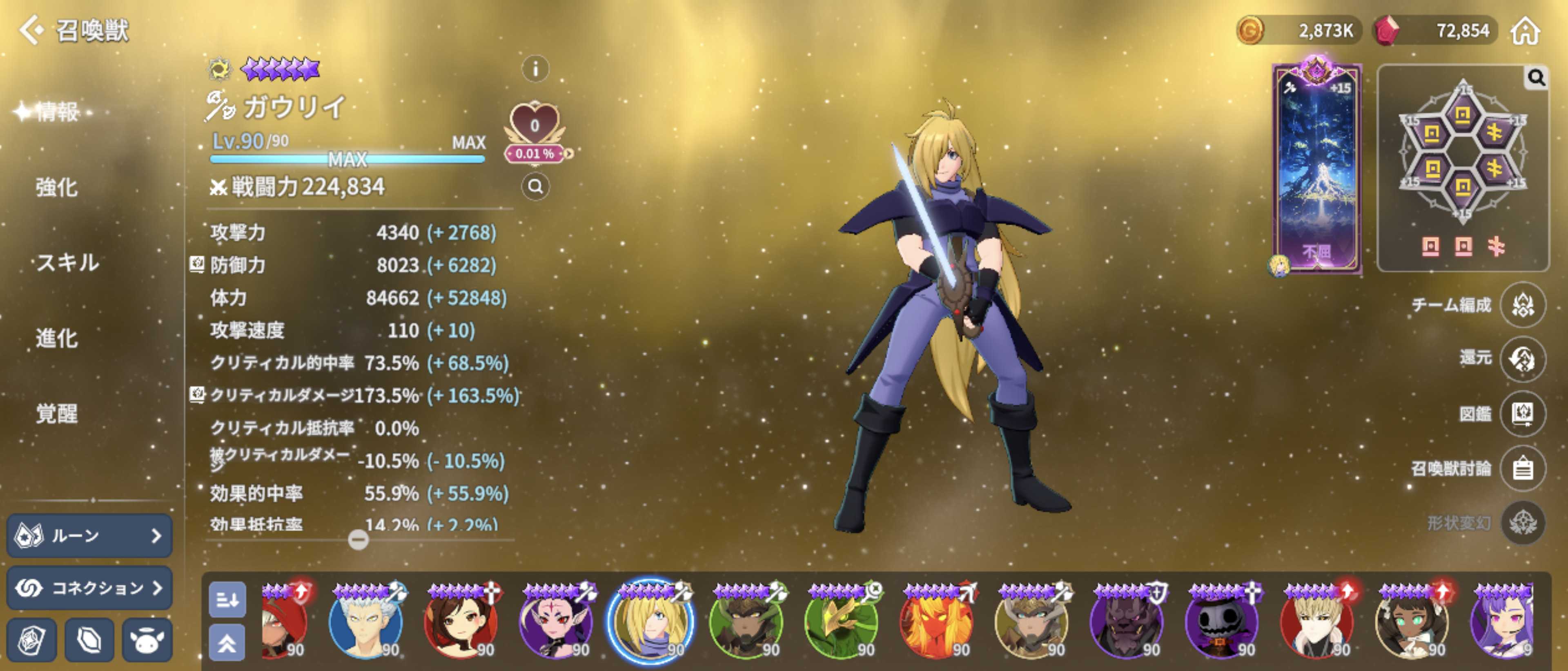Image resolution: width=1568 pixels, height=671 pixels.
Task: Inspect detailed stats with magnifier button
Action: tap(535, 186)
